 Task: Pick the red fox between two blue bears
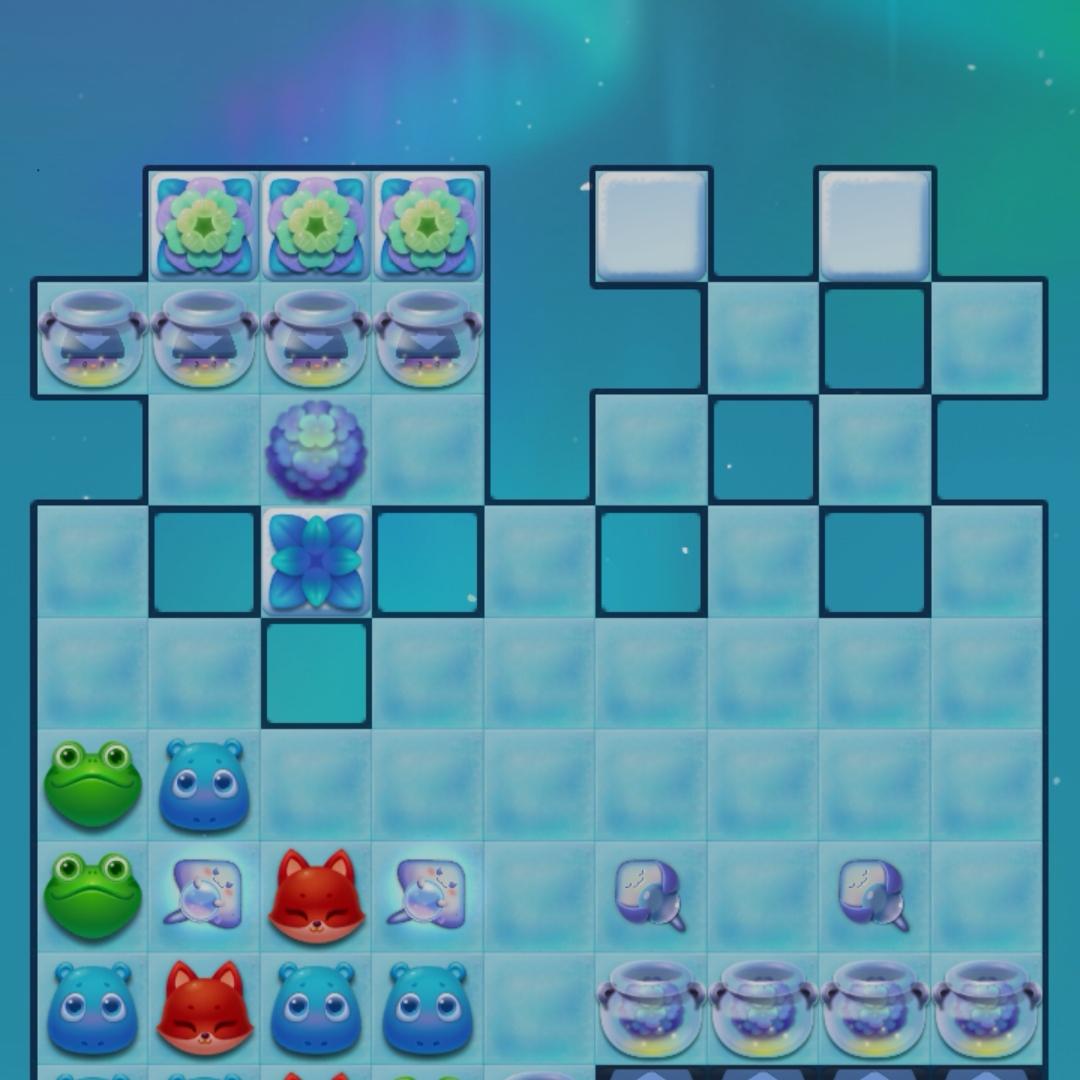(204, 1008)
